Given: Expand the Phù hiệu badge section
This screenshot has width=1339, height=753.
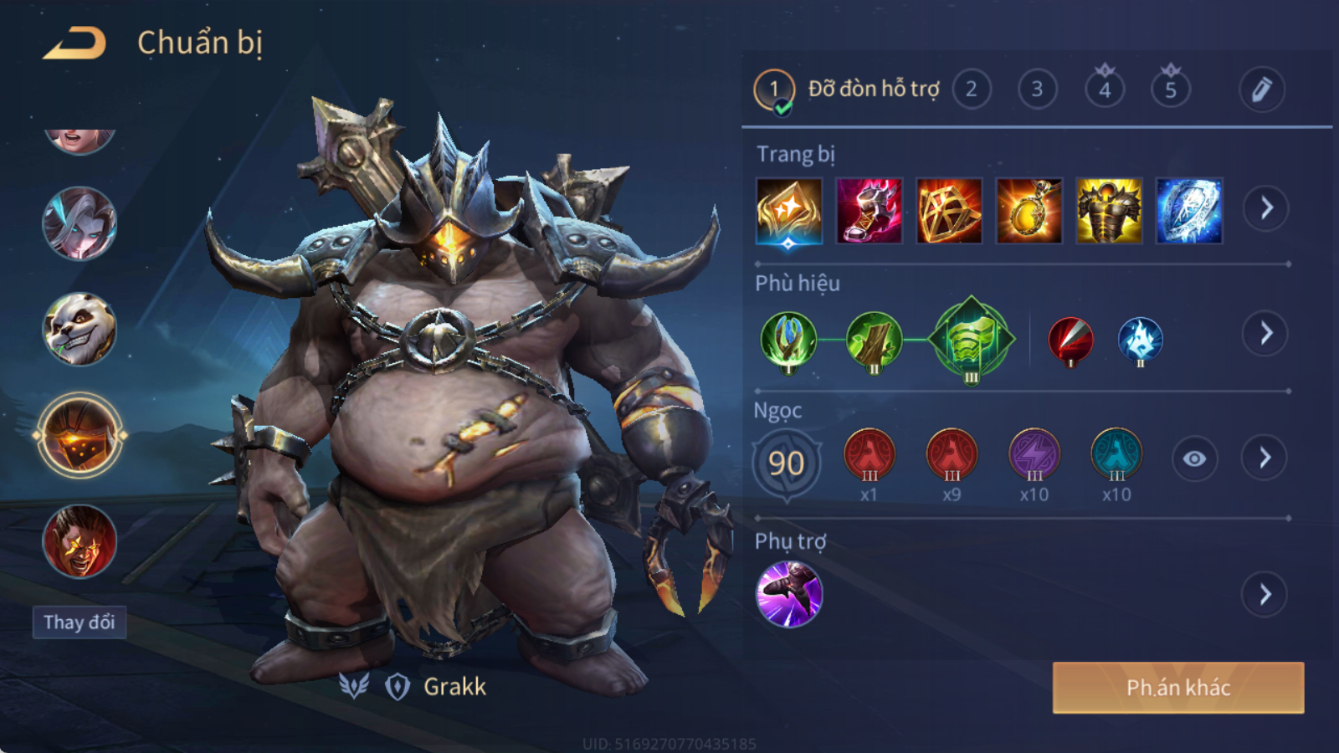Looking at the screenshot, I should [1265, 333].
